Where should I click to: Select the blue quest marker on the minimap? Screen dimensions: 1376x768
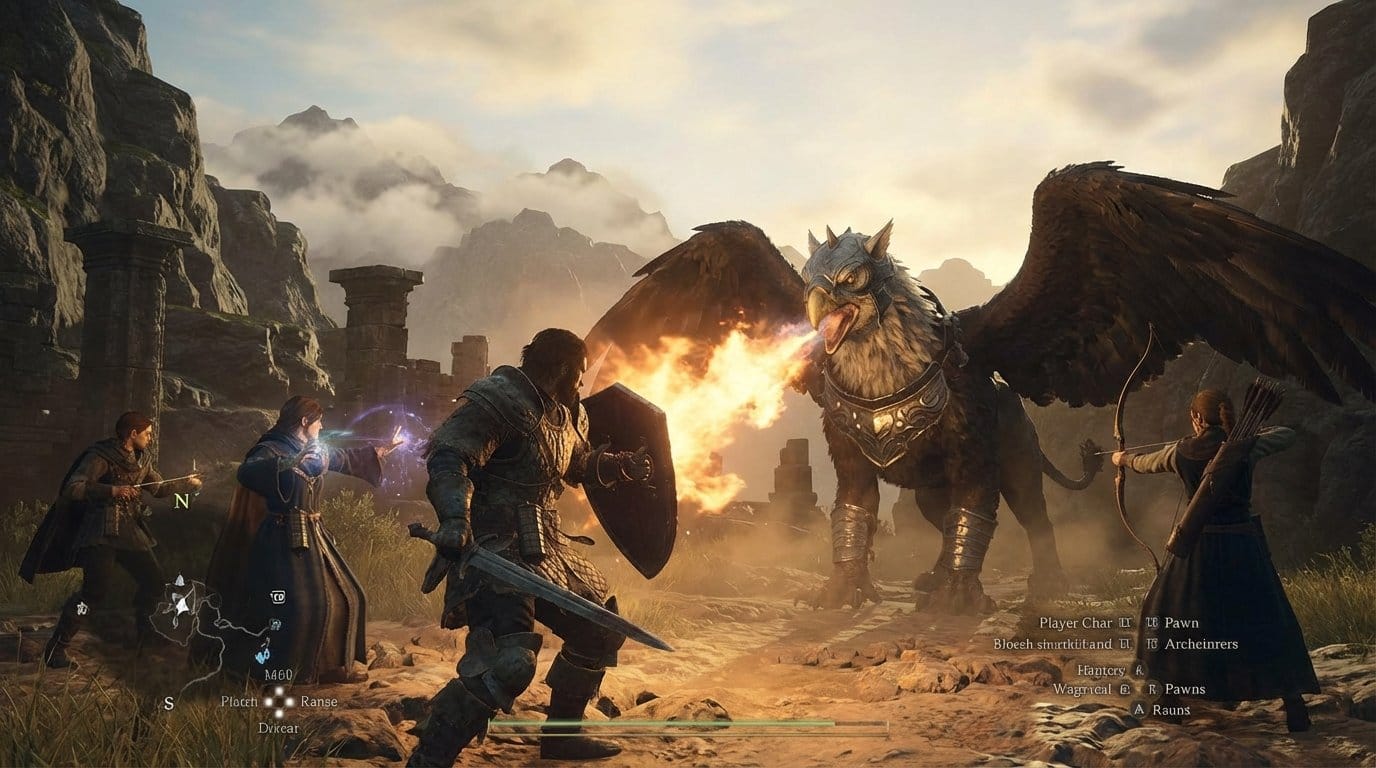pos(261,655)
